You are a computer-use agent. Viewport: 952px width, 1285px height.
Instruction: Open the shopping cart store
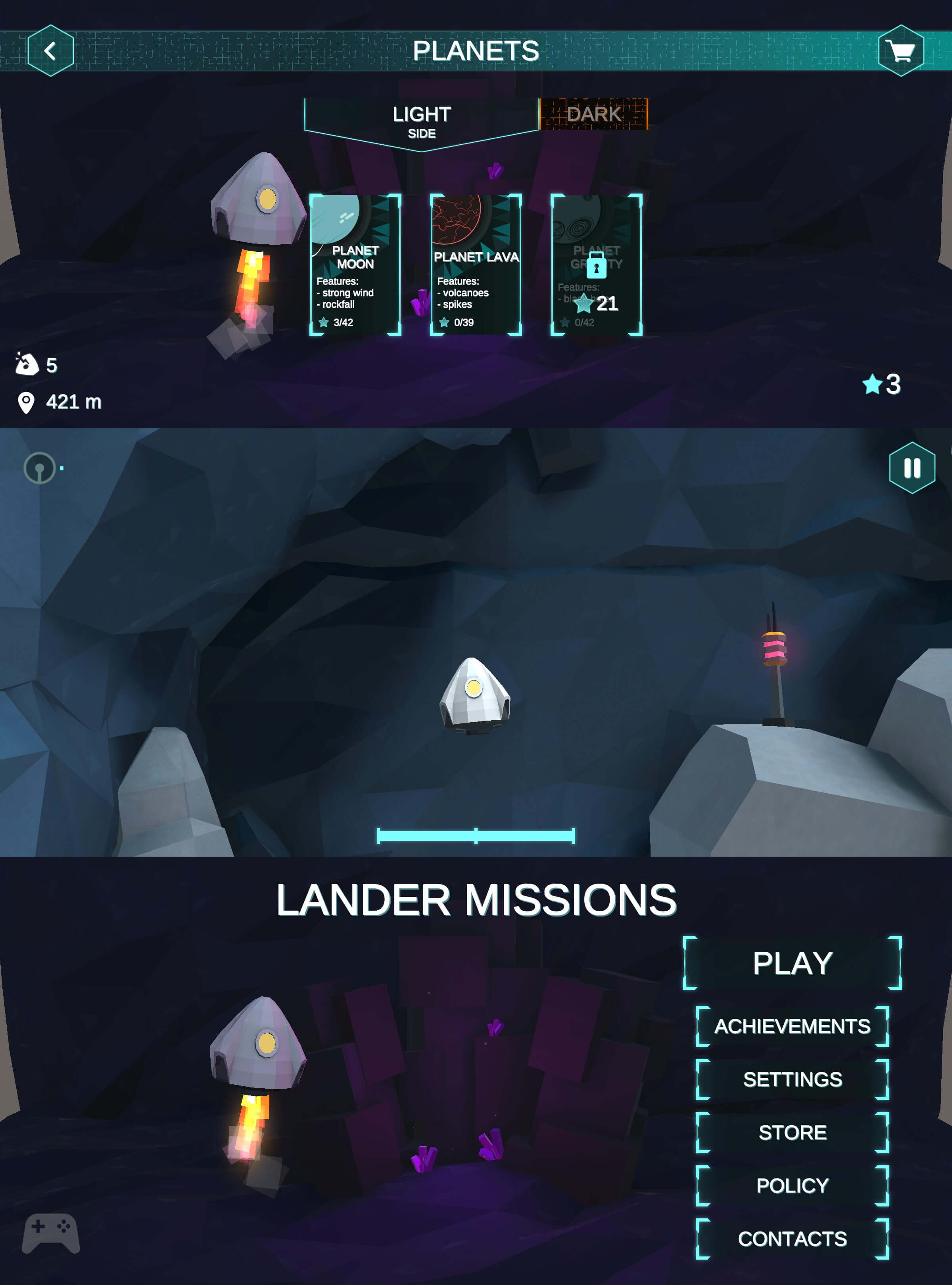901,51
